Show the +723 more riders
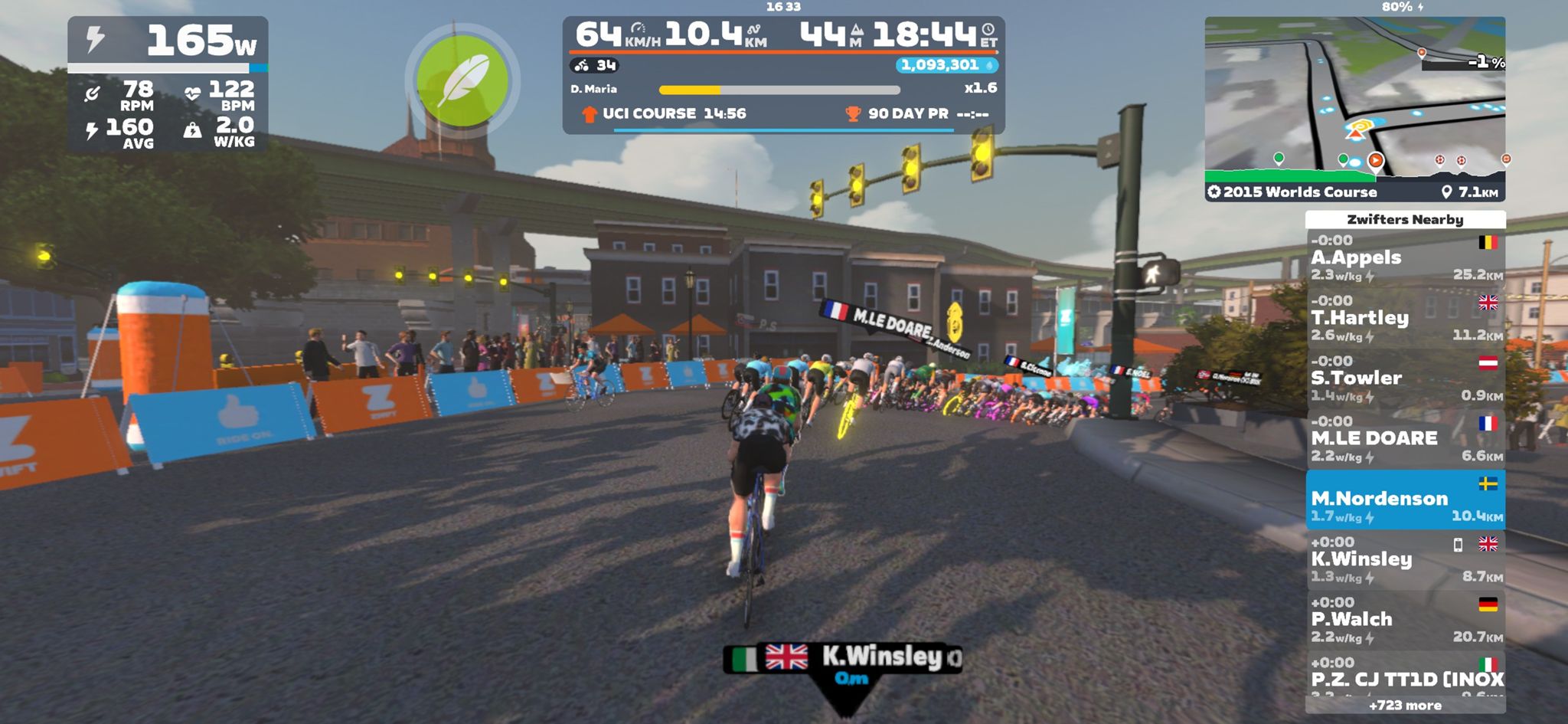This screenshot has height=724, width=1568. click(1405, 705)
